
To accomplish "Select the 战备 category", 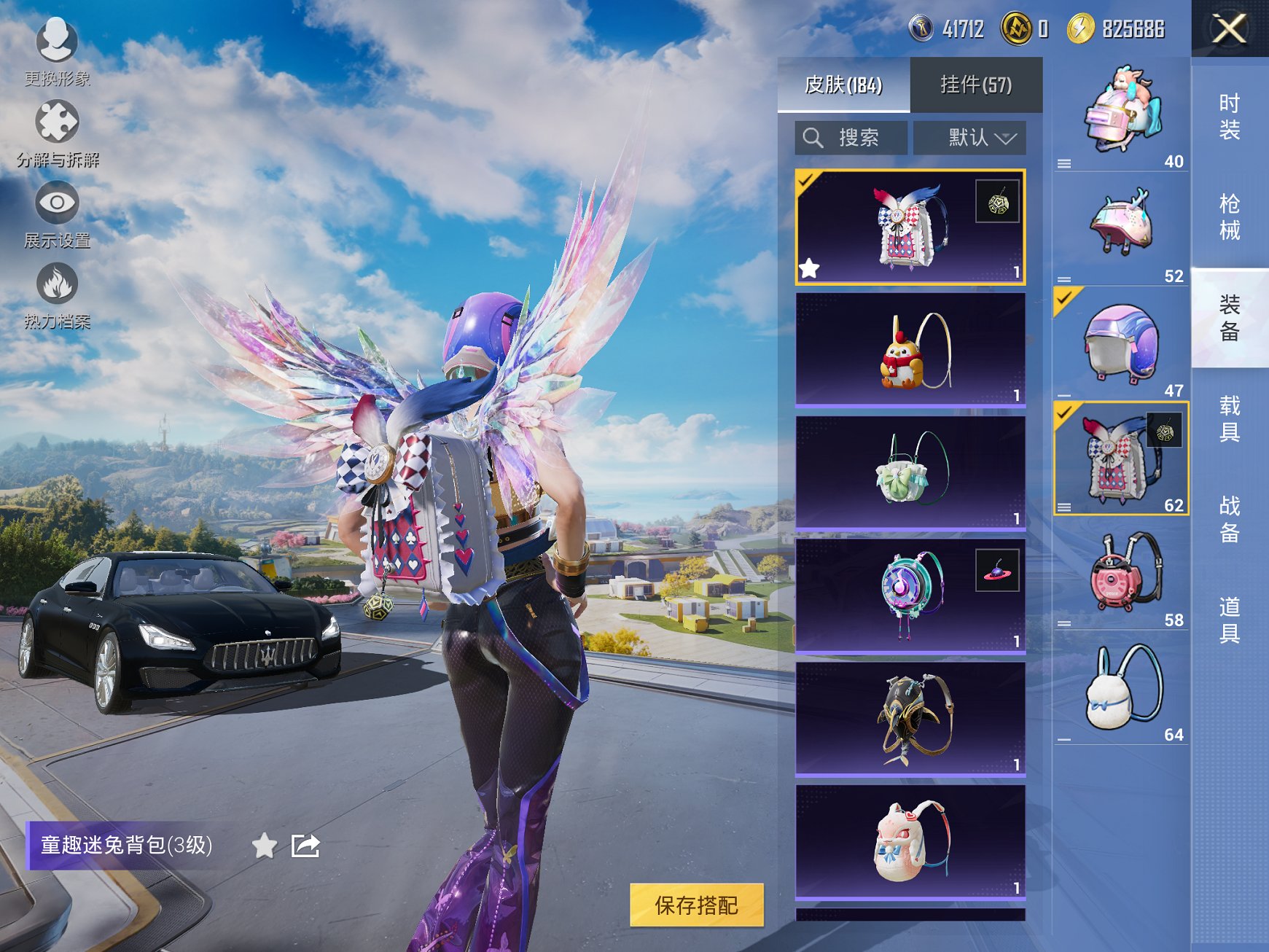I will click(1229, 519).
